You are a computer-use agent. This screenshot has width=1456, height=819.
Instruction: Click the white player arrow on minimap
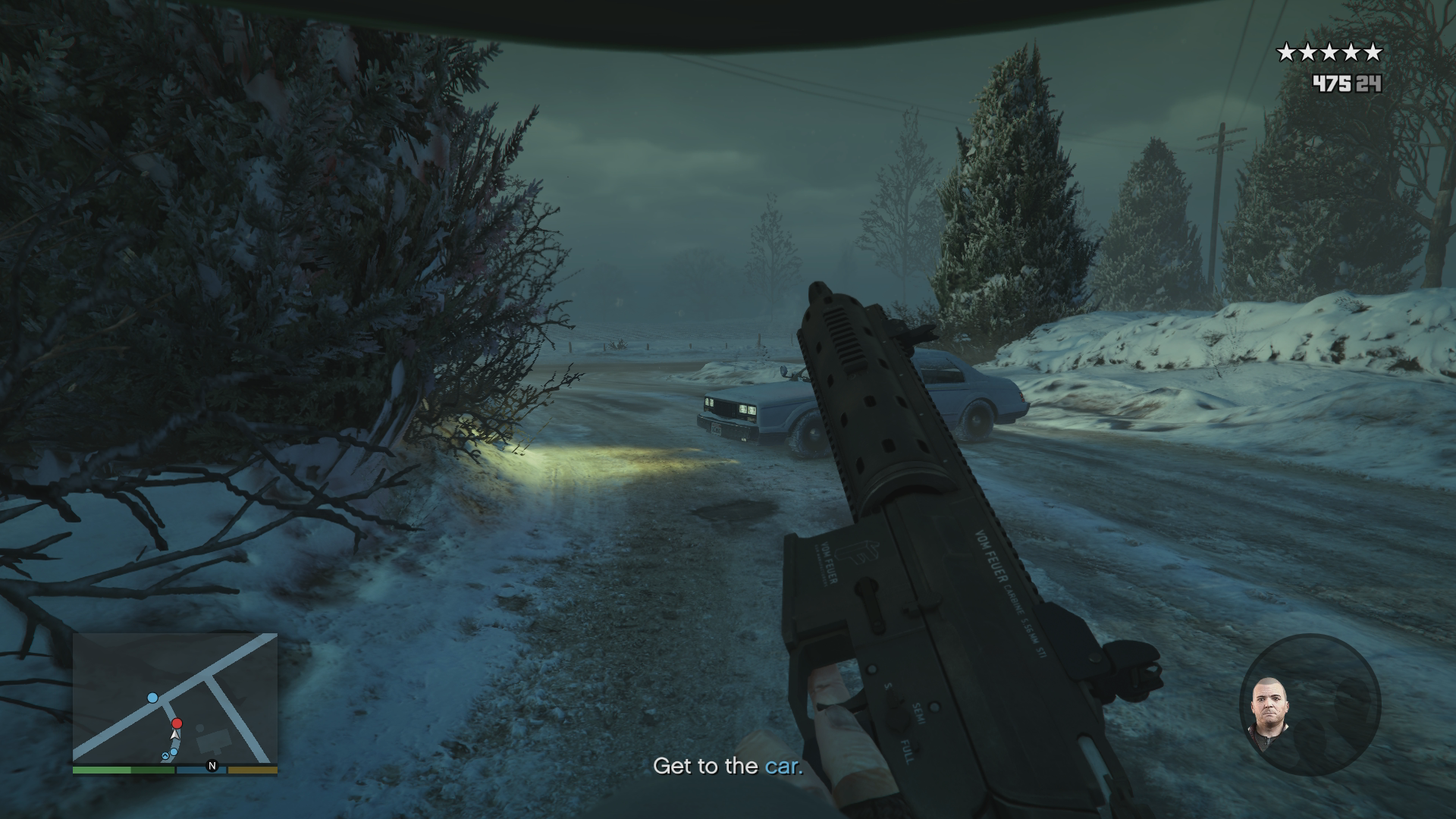click(x=176, y=734)
